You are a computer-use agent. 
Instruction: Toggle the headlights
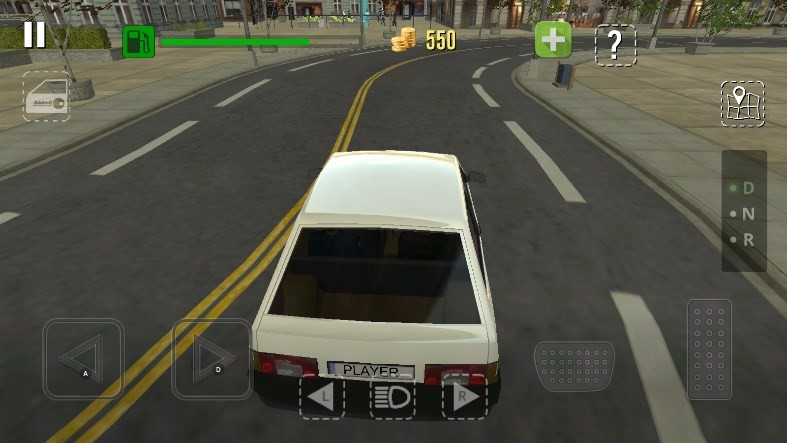tap(393, 398)
